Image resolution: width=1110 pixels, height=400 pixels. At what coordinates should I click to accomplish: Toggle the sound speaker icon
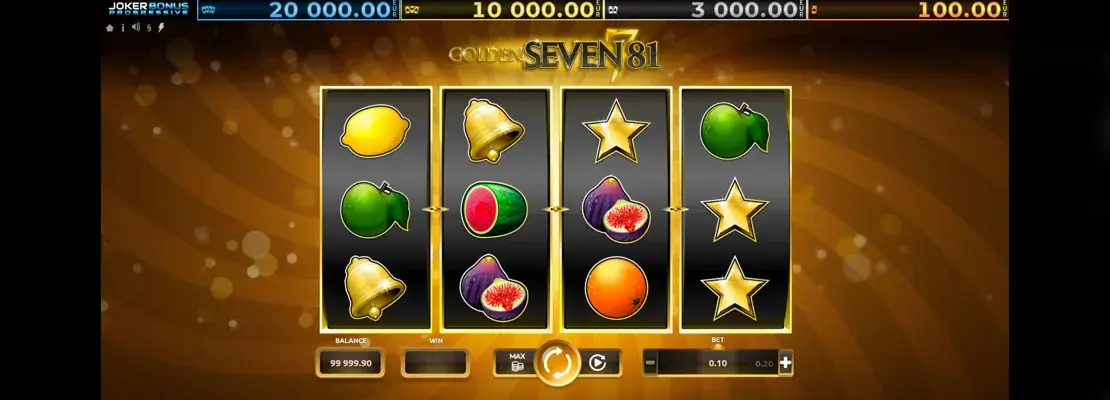[136, 28]
